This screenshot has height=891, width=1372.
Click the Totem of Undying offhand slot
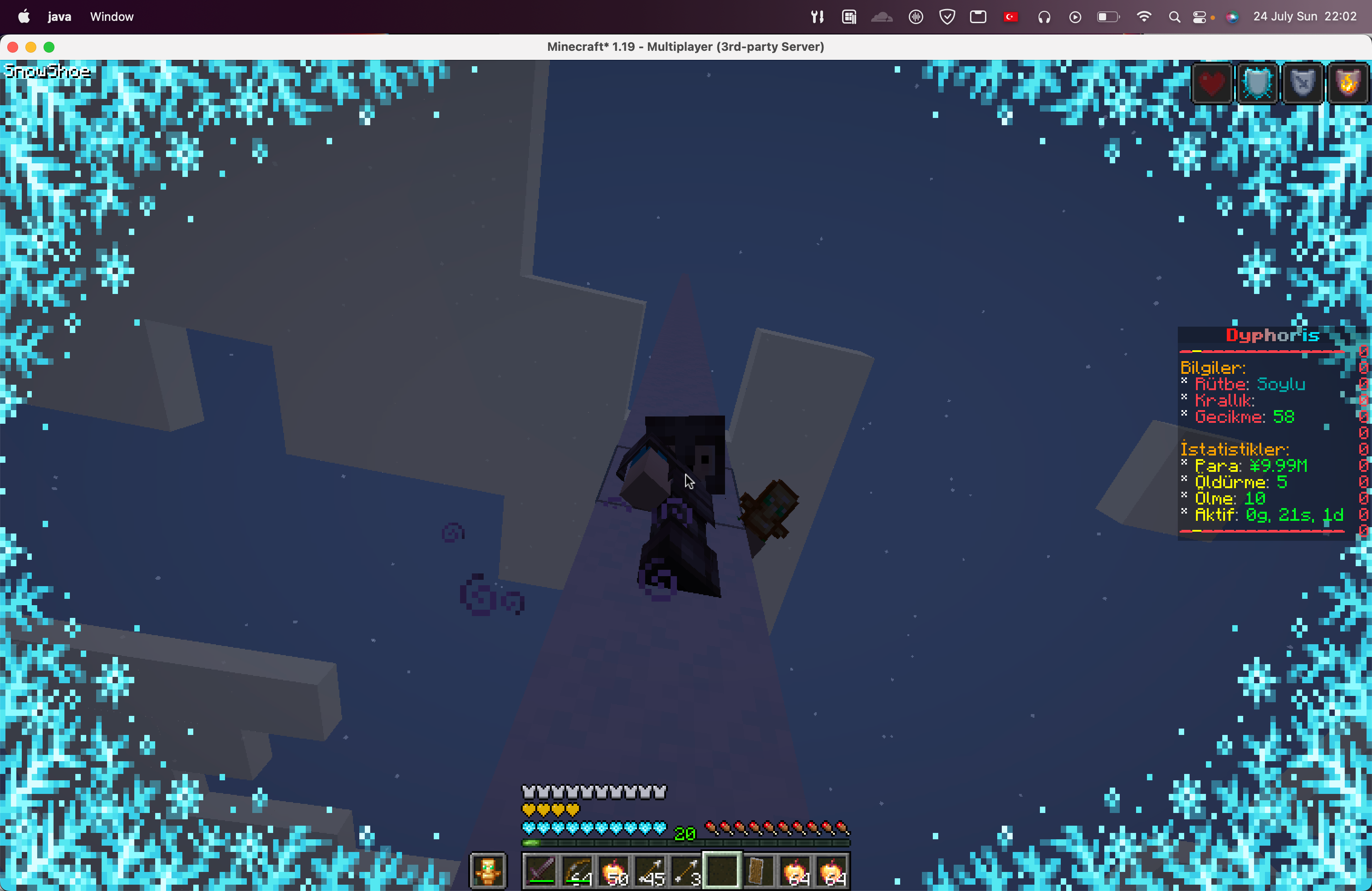[487, 870]
